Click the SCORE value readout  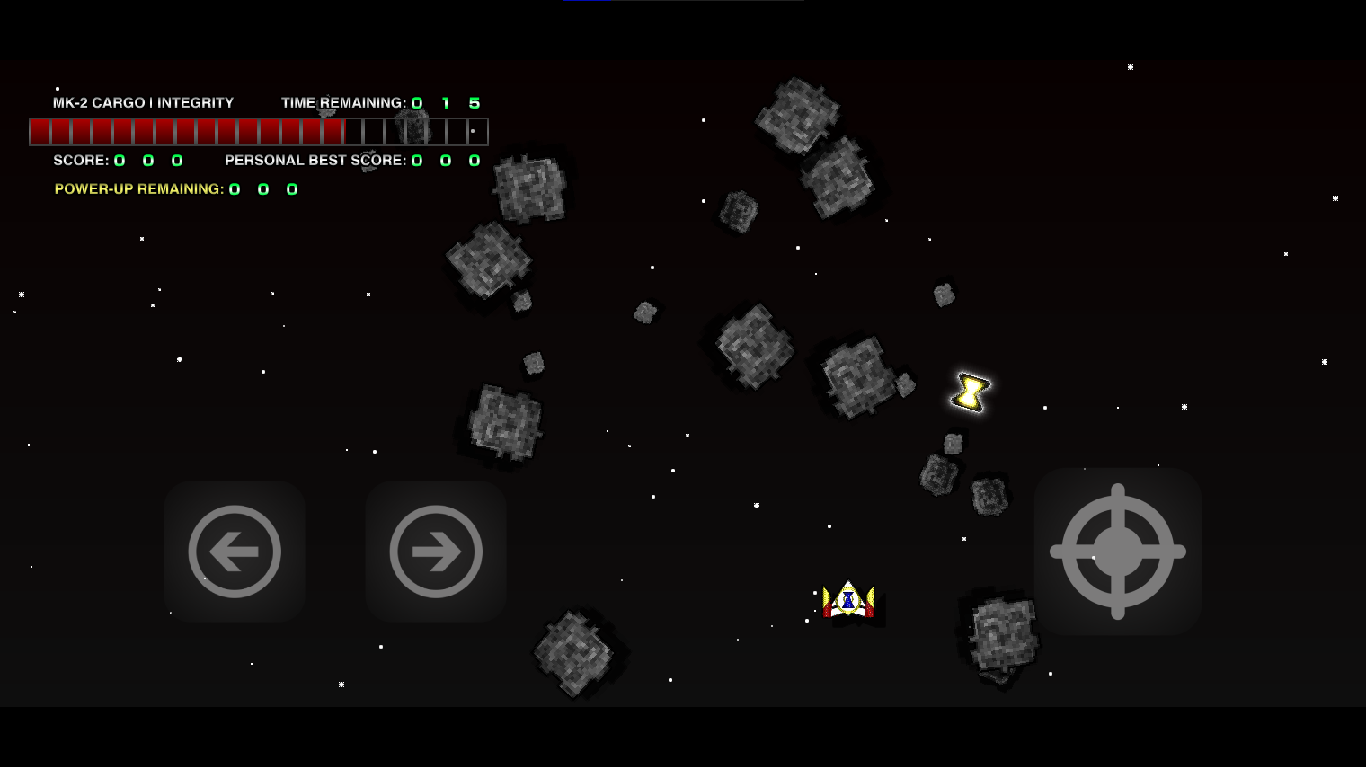coord(148,159)
